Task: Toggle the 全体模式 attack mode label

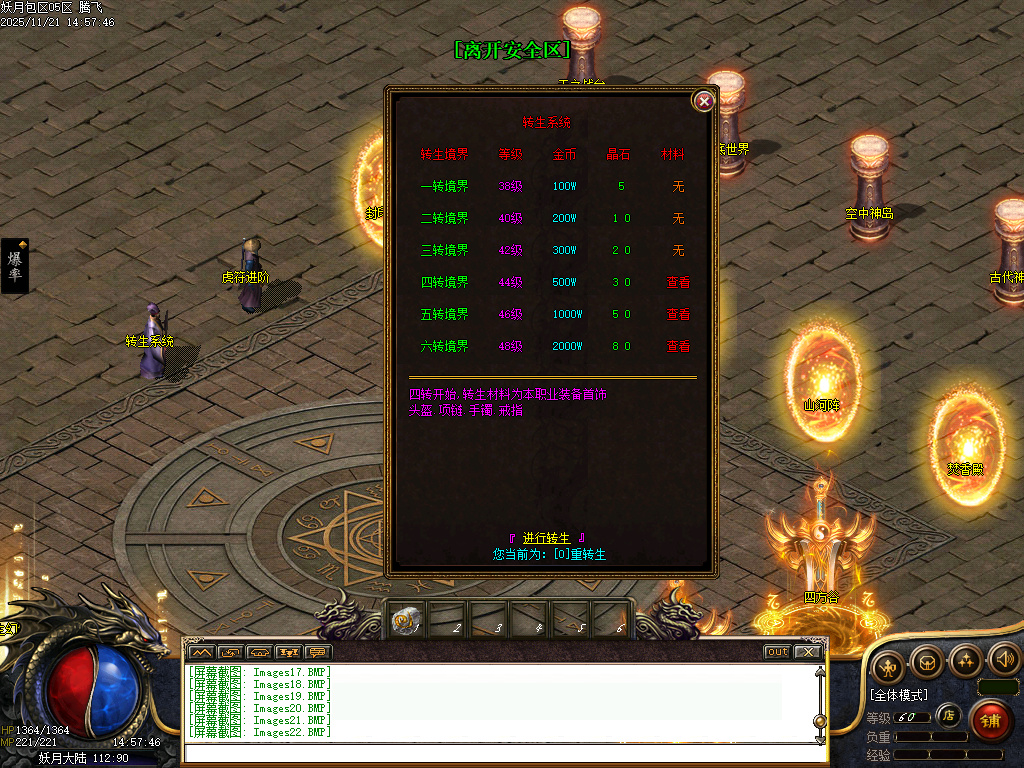Action: tap(898, 694)
